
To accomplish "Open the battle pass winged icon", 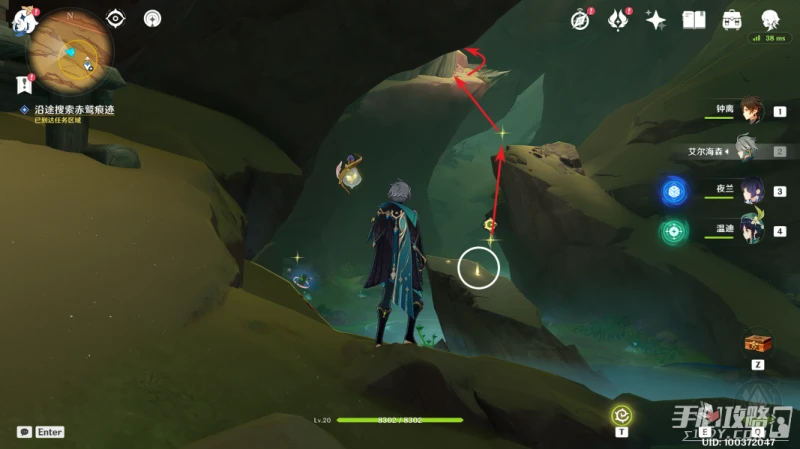I will coord(617,19).
